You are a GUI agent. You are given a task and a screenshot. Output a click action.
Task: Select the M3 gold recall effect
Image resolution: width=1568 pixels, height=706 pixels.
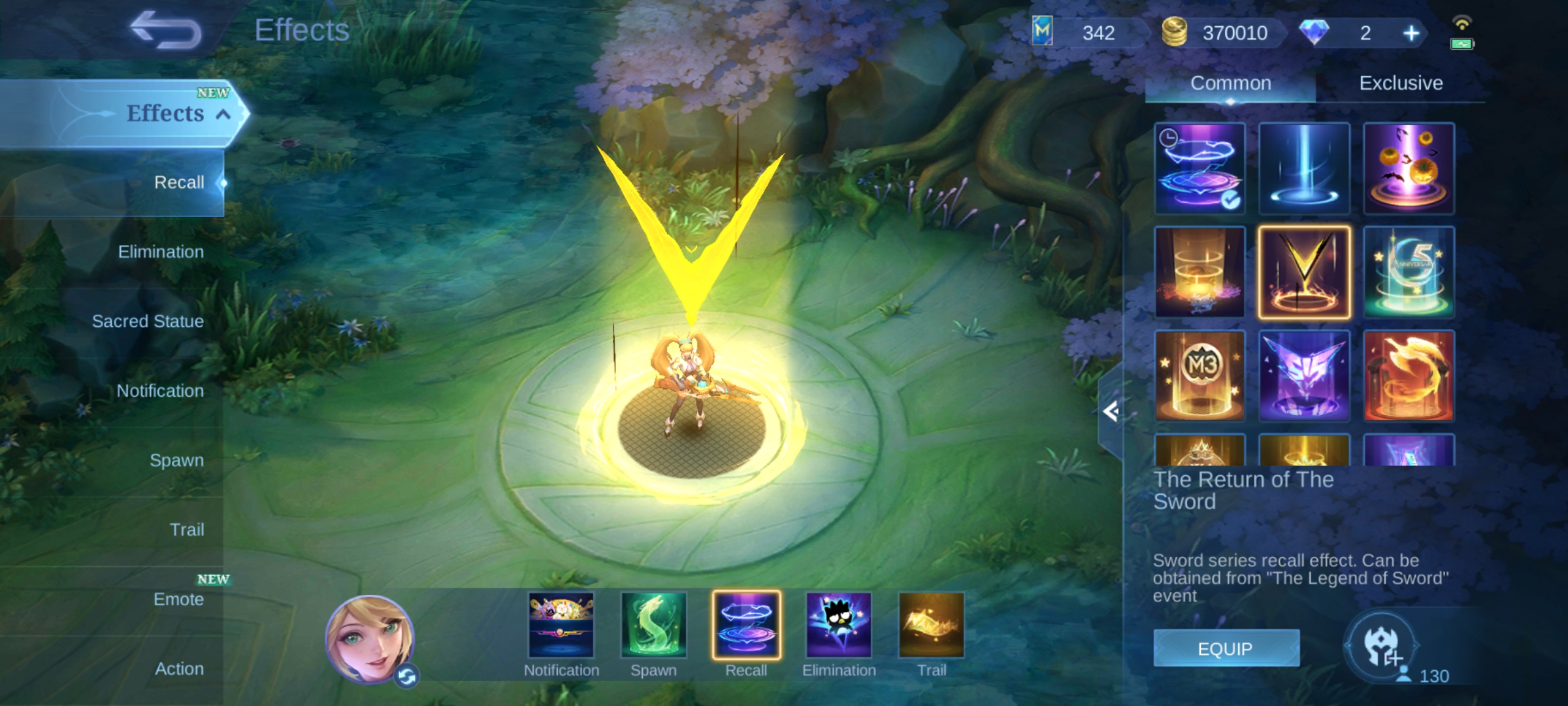(x=1200, y=376)
